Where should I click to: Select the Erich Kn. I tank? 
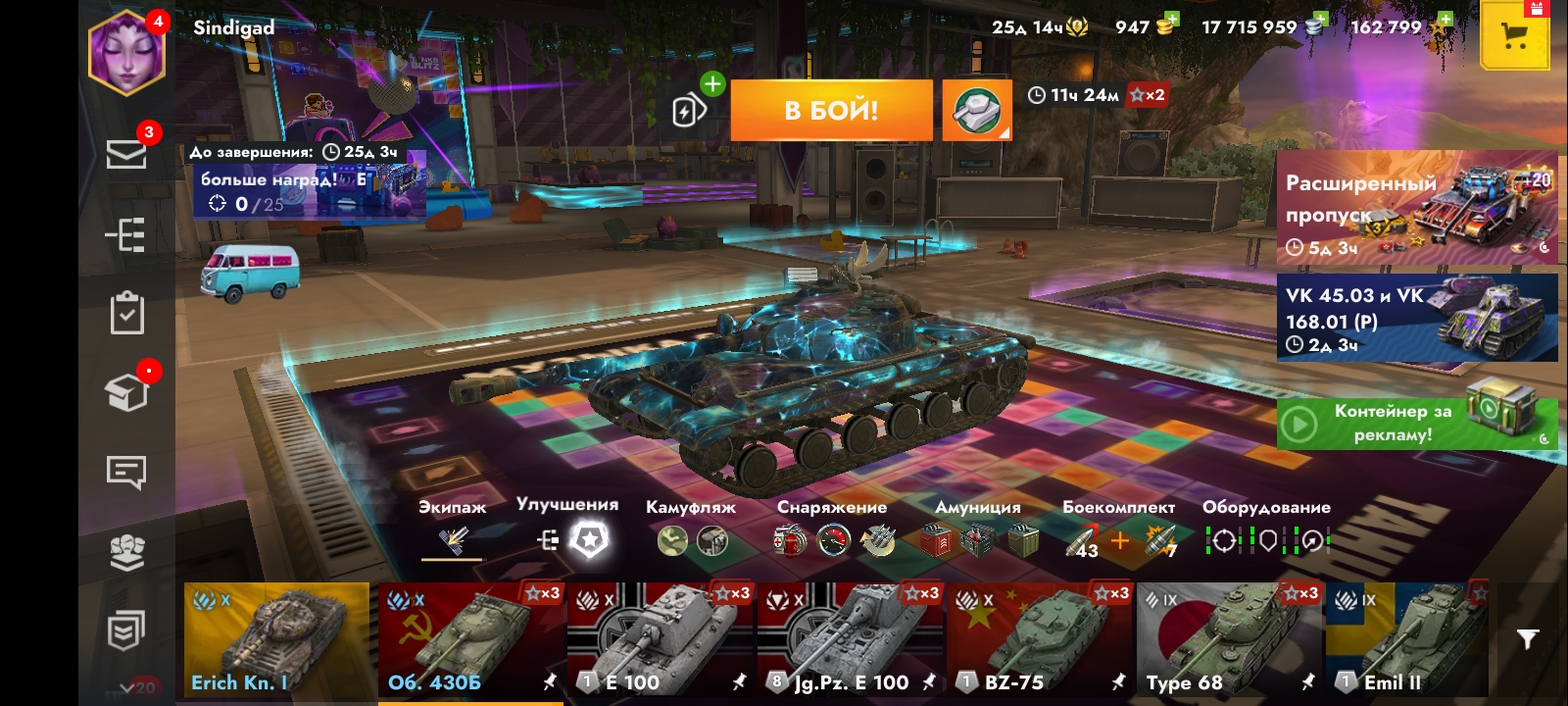coord(276,639)
